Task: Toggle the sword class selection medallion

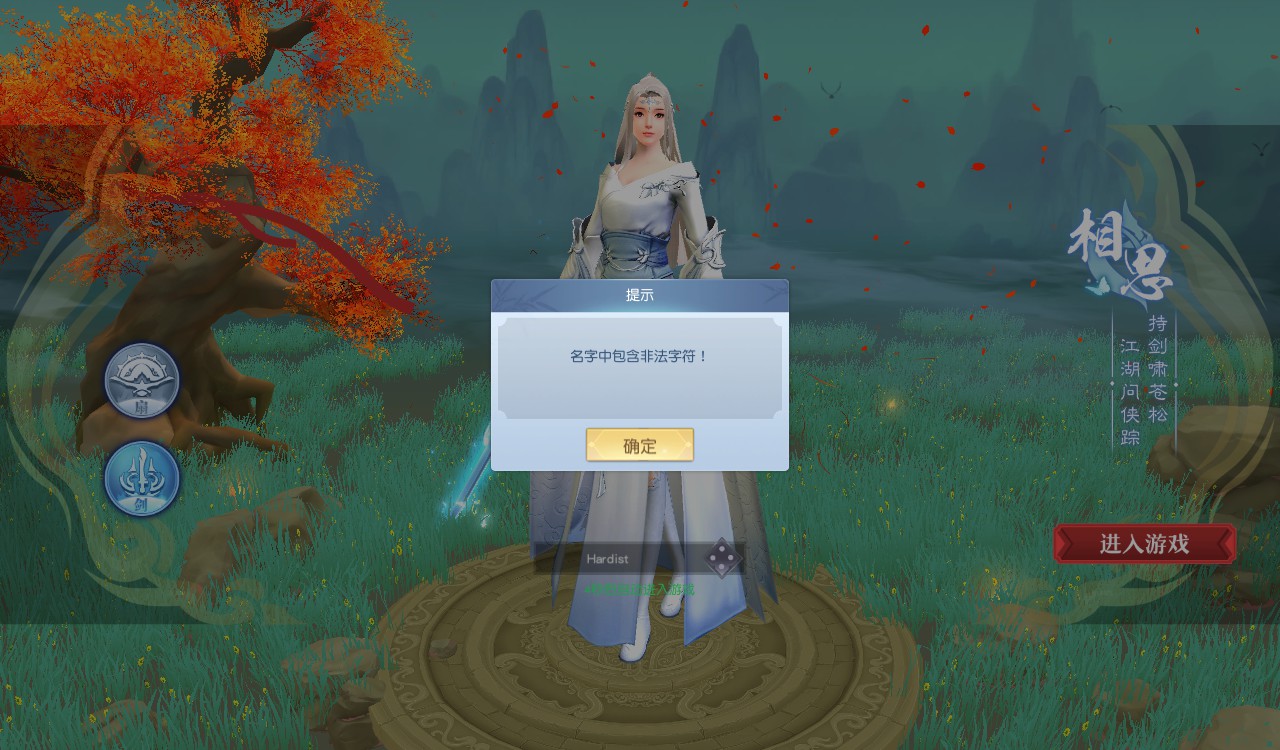Action: coord(140,478)
